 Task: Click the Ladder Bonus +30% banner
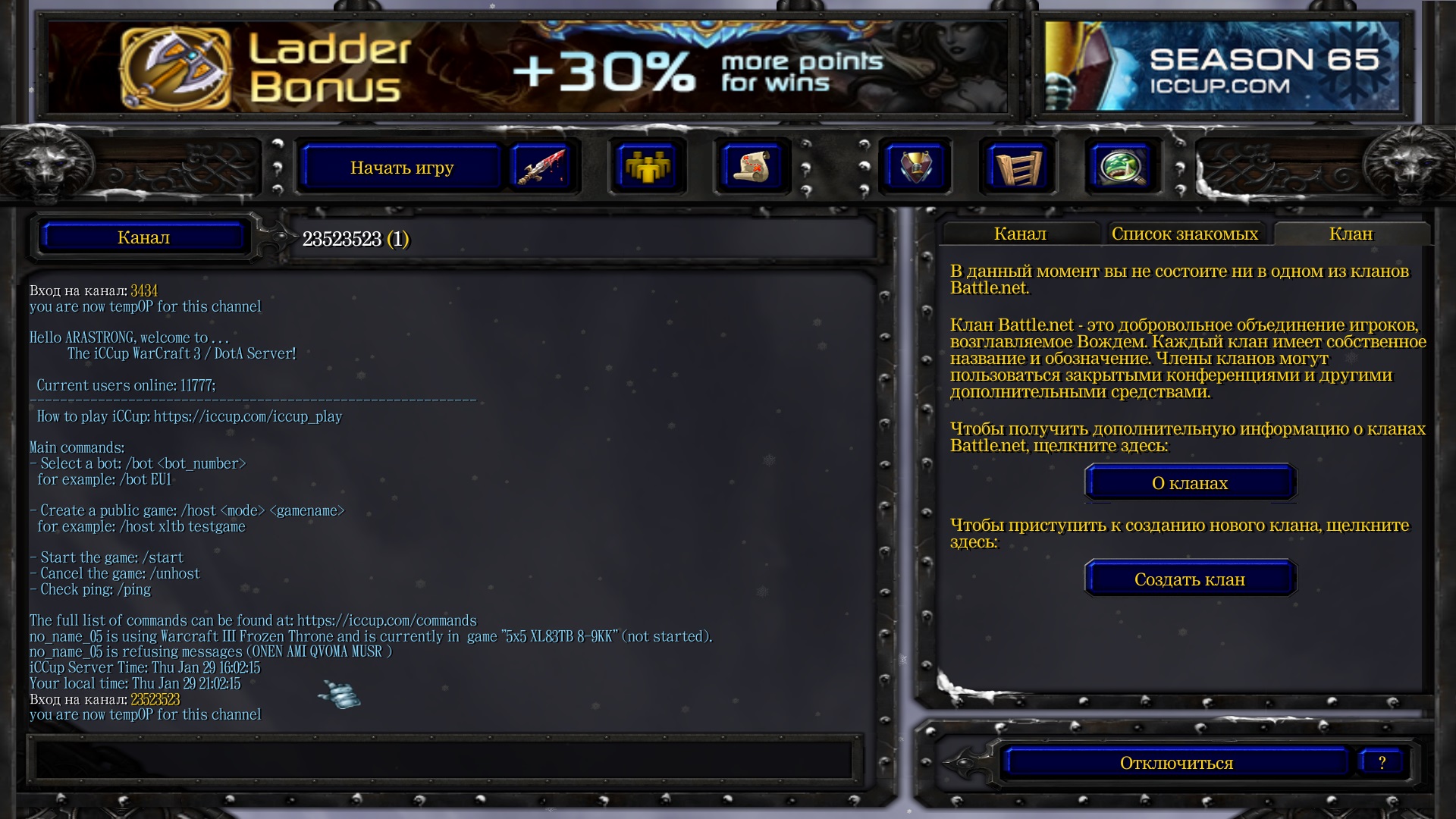(x=527, y=68)
